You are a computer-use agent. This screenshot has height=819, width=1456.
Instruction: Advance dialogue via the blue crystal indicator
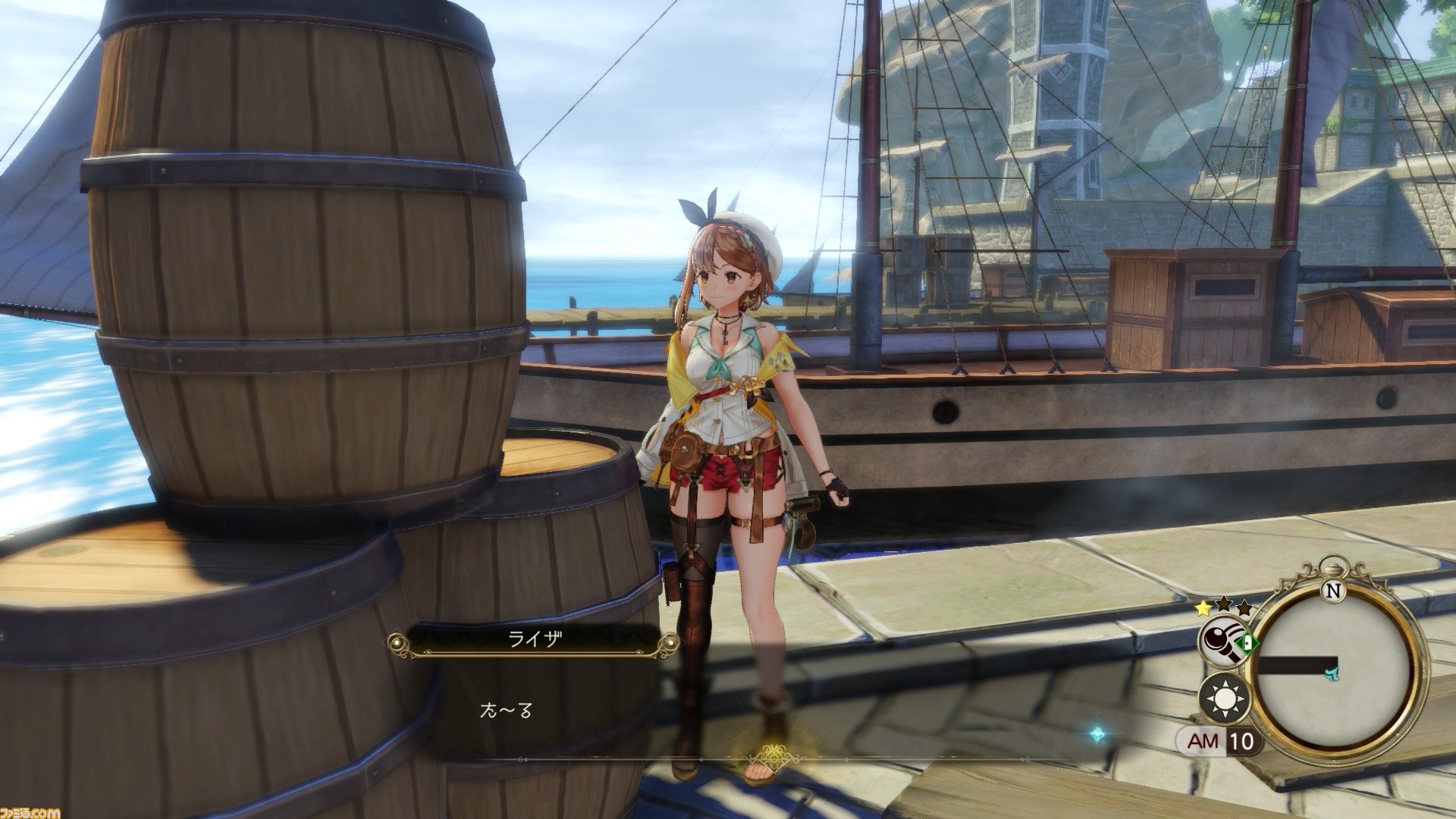tap(1097, 734)
